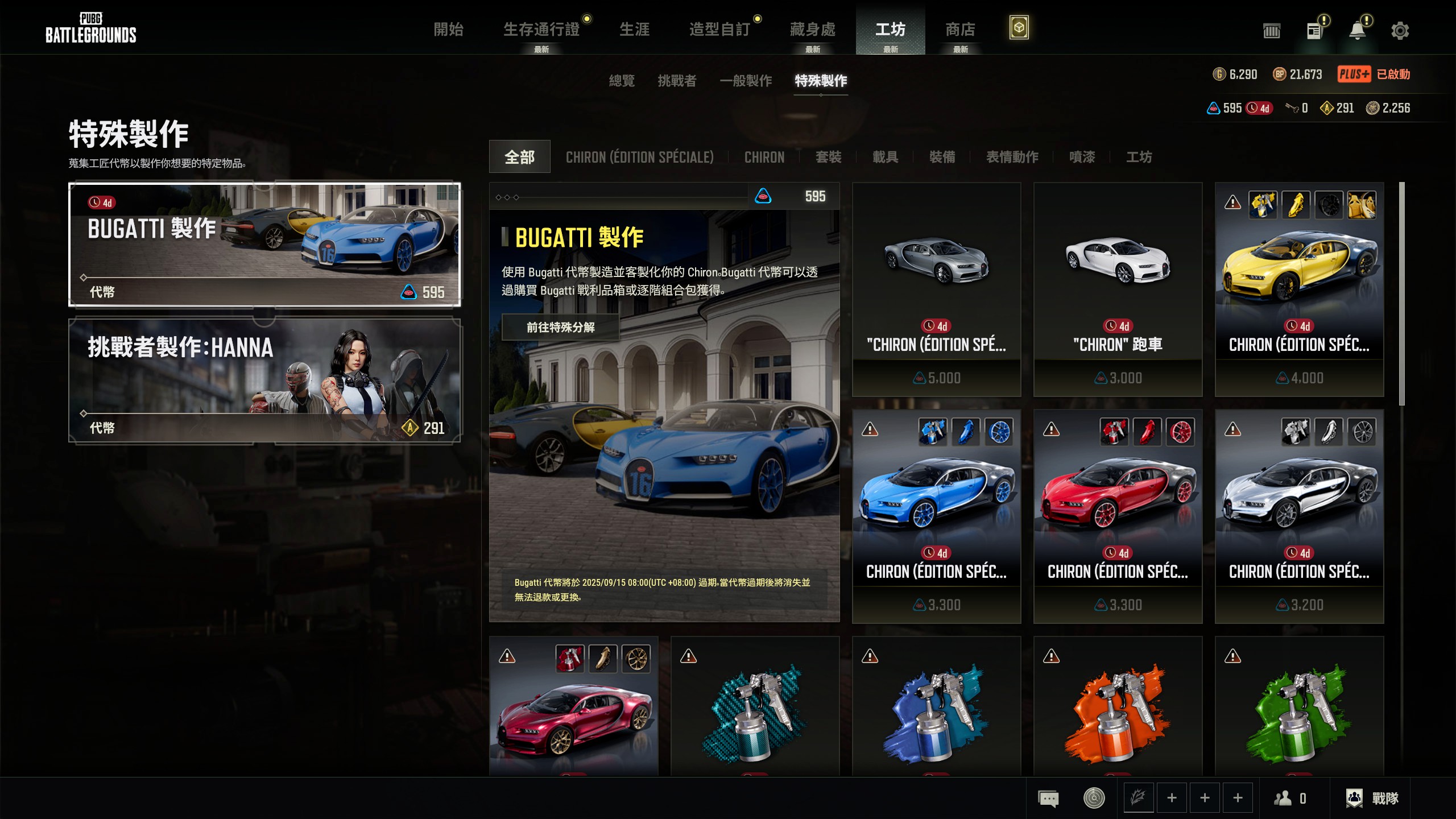Open the 戰隊 clan button
The image size is (1456, 819).
1372,798
